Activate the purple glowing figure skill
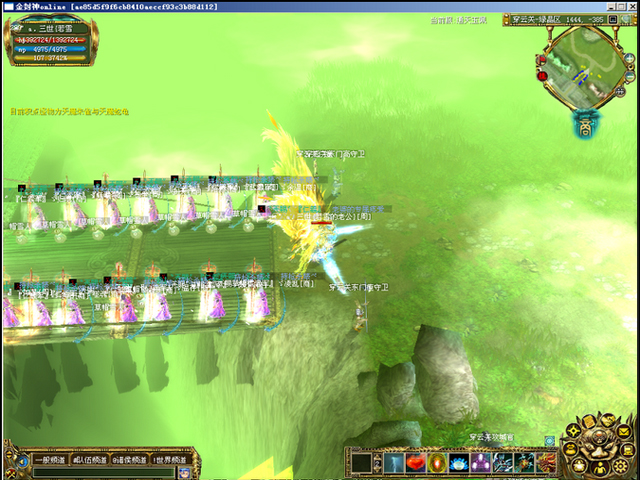Screen dimensions: 640x480 point(481,463)
